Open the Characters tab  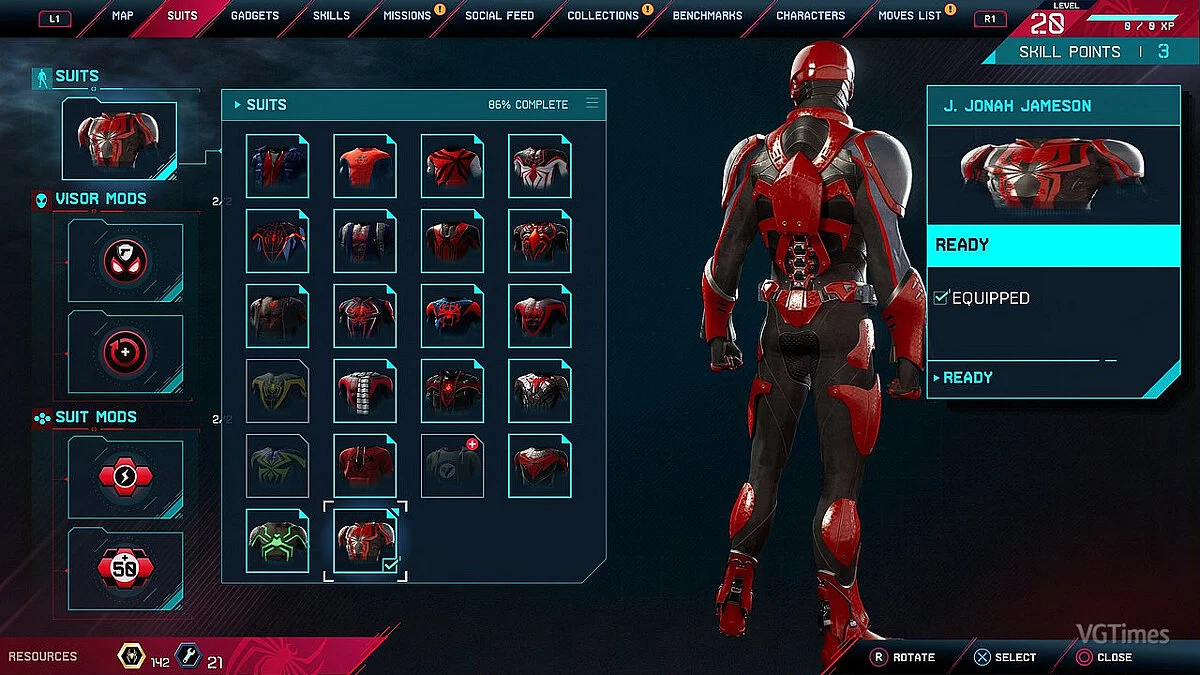[810, 16]
